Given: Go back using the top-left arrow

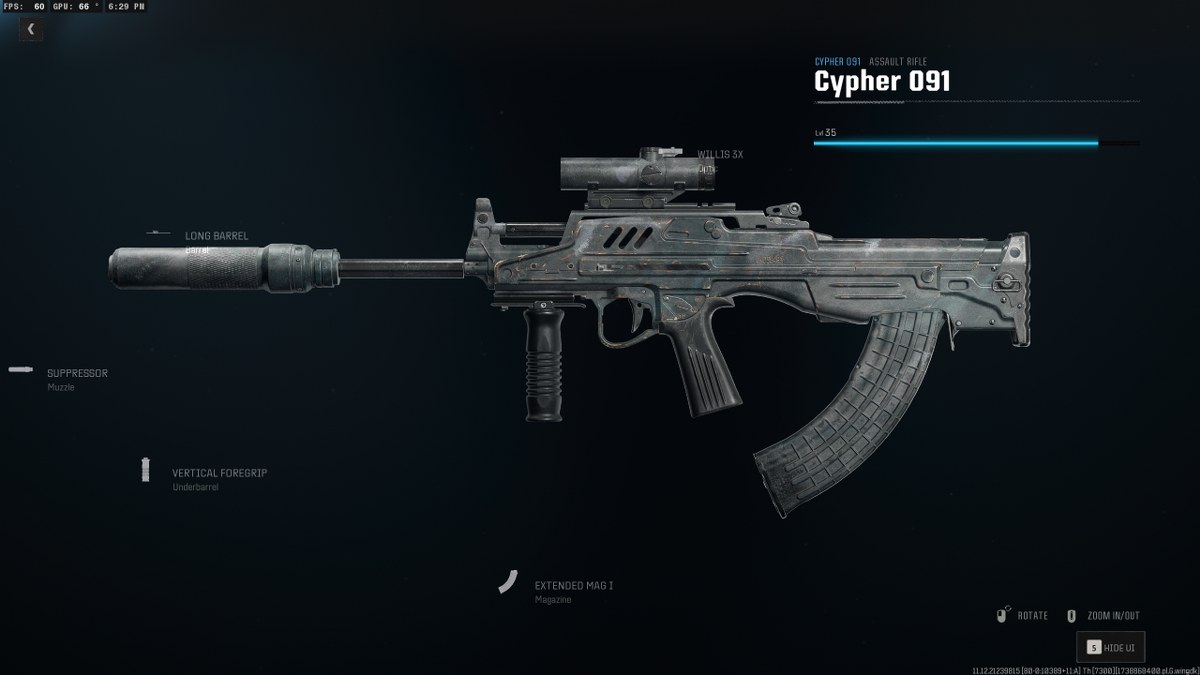Looking at the screenshot, I should [x=31, y=29].
